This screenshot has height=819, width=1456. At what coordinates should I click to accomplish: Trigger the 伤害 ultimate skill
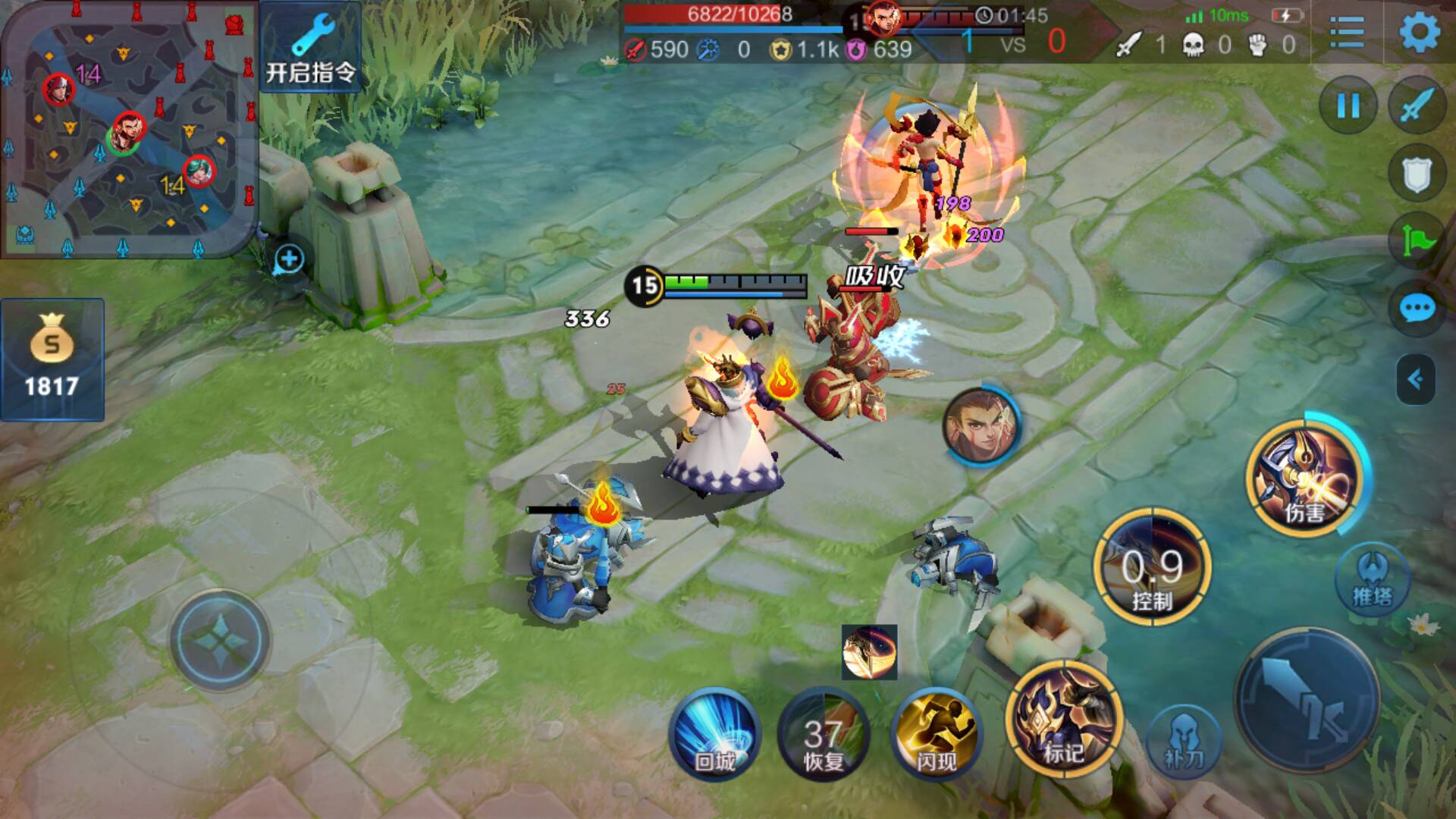1305,478
